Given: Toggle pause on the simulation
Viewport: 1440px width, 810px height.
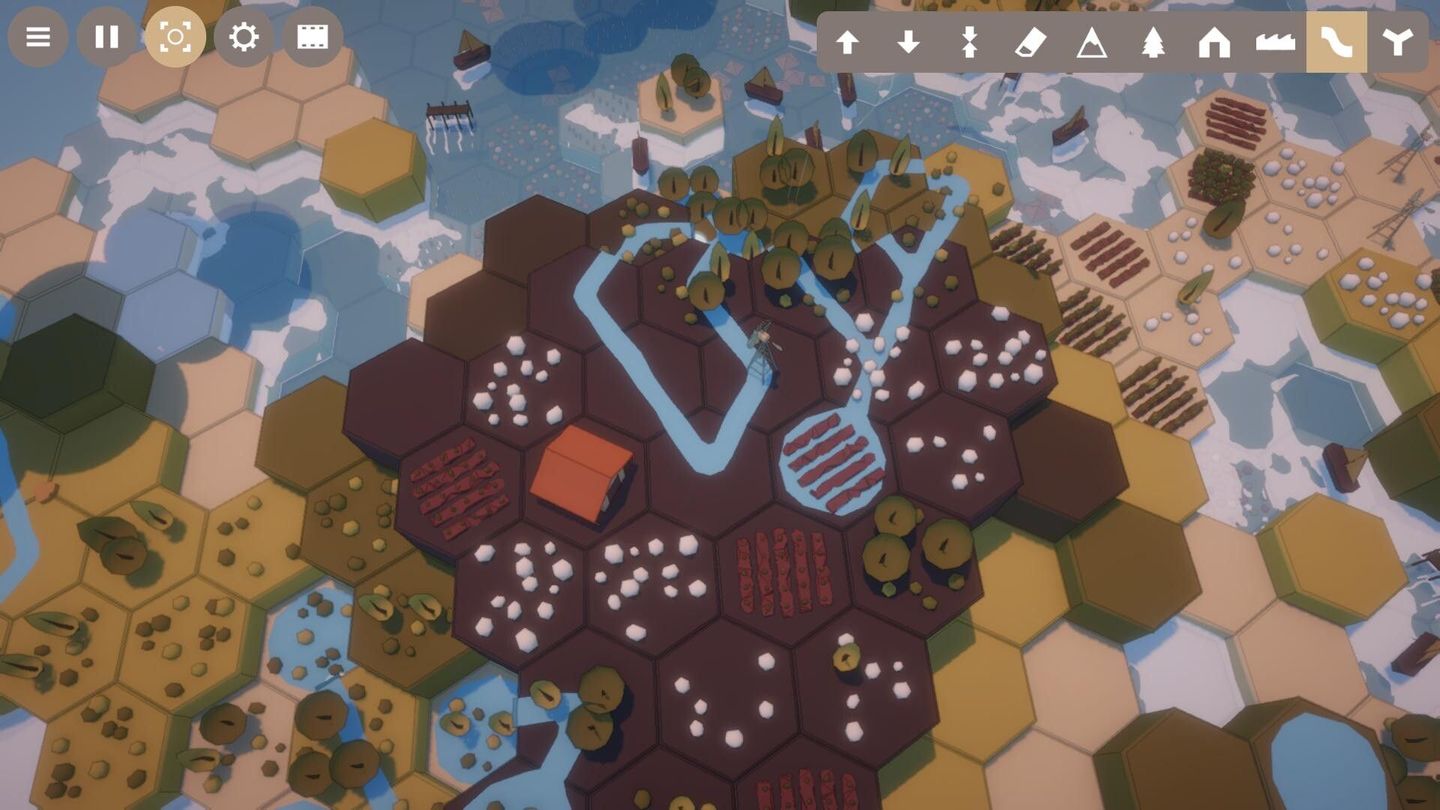Looking at the screenshot, I should click(106, 37).
